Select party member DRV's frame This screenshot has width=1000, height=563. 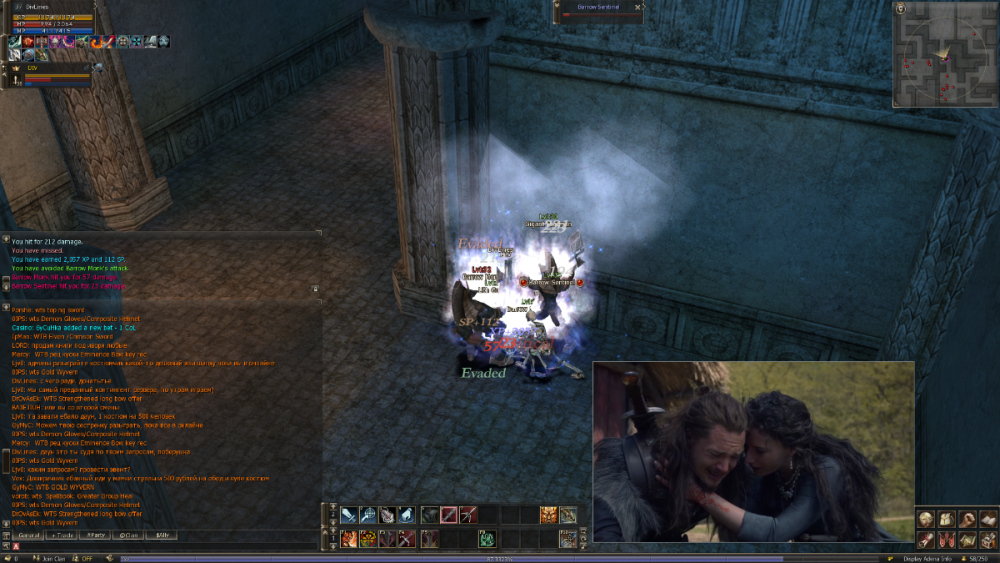click(x=50, y=74)
